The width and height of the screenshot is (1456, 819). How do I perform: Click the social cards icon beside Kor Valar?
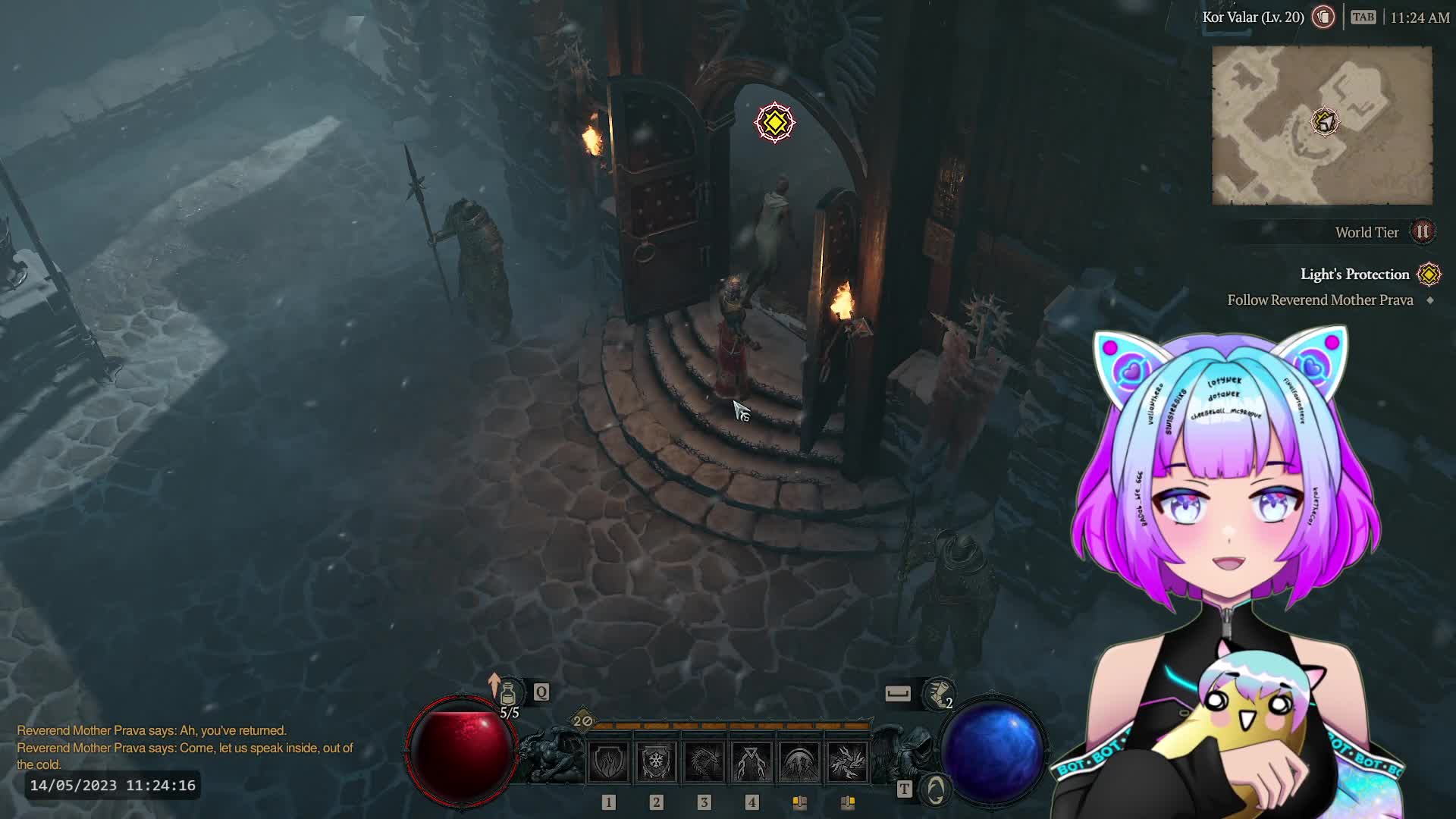[x=1323, y=17]
